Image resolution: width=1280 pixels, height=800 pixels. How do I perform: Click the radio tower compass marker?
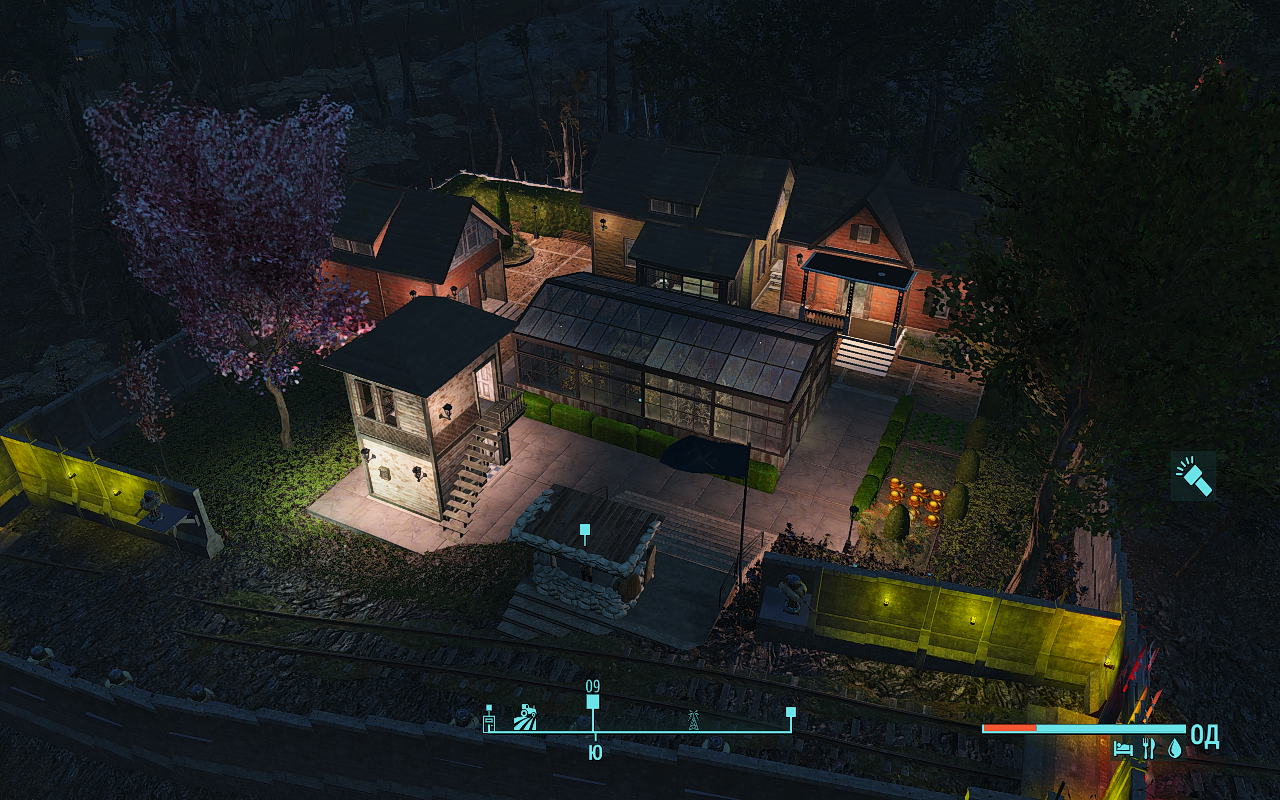tap(691, 718)
